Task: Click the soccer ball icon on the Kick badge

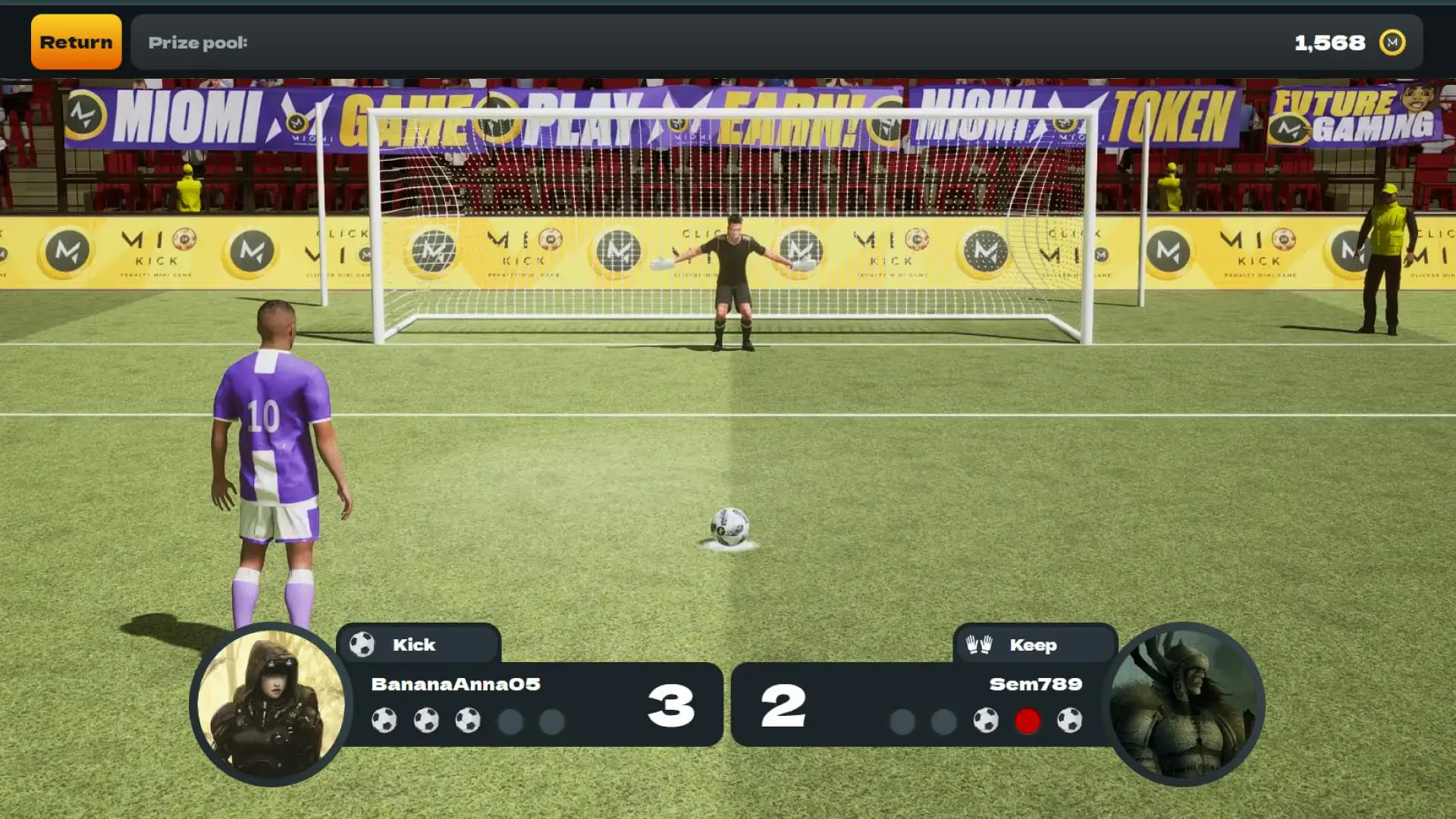Action: [x=362, y=644]
